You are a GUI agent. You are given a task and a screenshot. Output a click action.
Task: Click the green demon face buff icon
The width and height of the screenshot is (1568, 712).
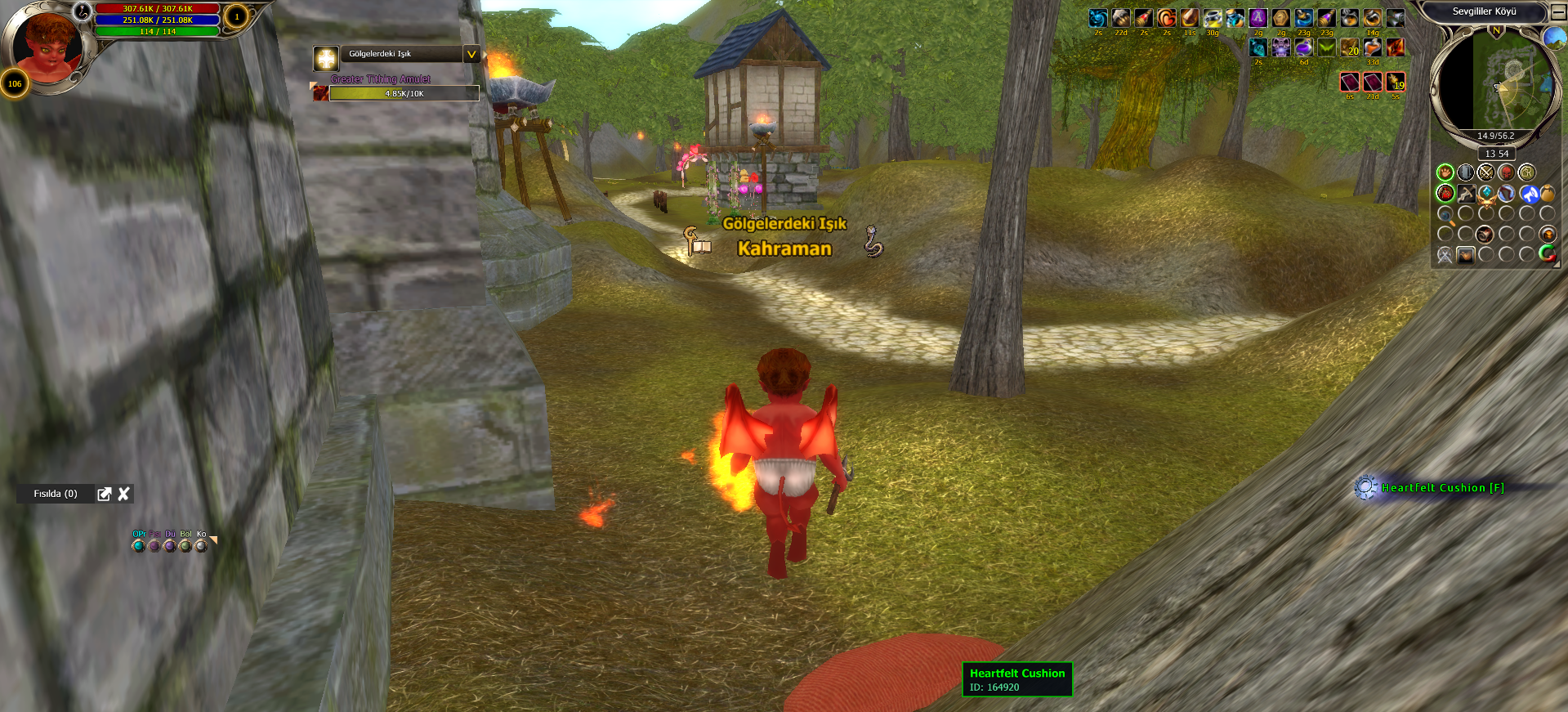click(1326, 47)
